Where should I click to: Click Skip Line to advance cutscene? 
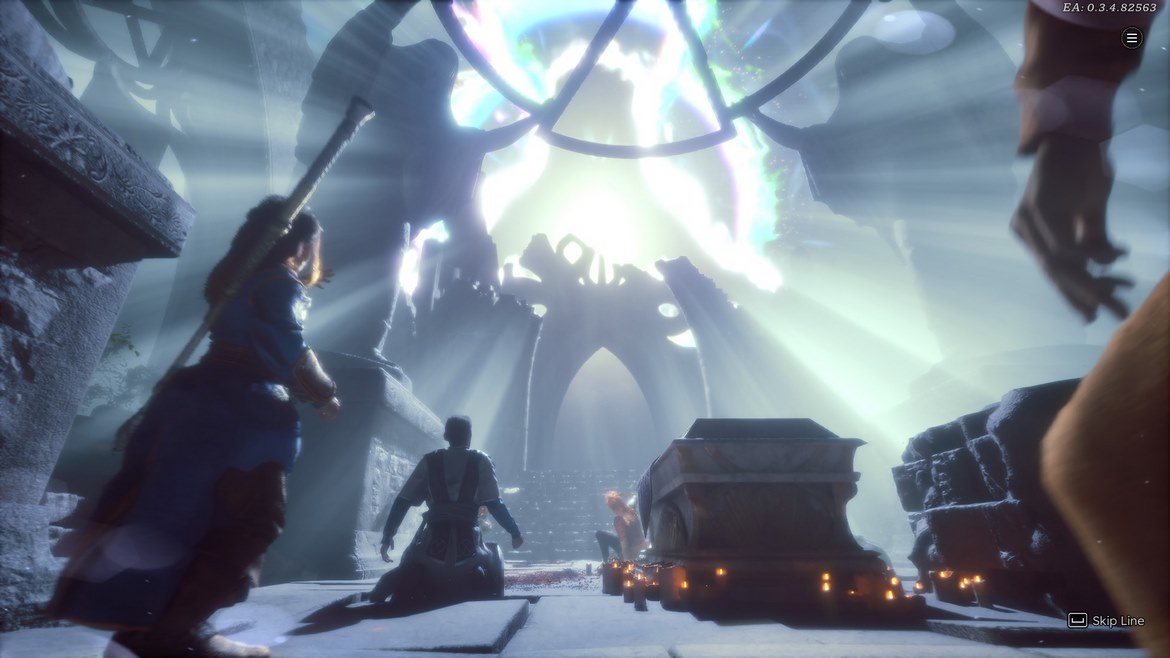1106,621
